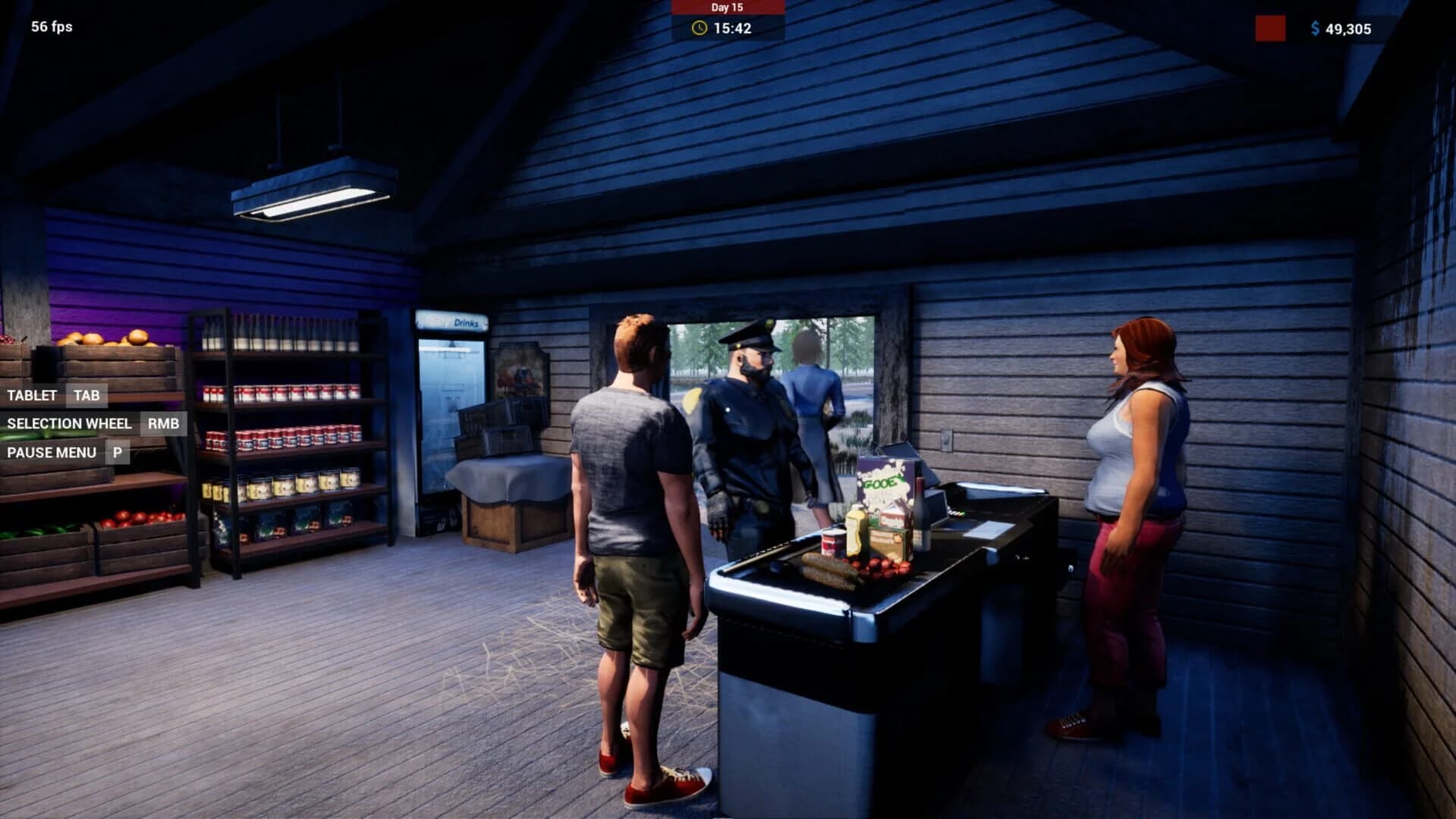Click the P key badge next to PAUSE MENU
1456x819 pixels.
117,452
